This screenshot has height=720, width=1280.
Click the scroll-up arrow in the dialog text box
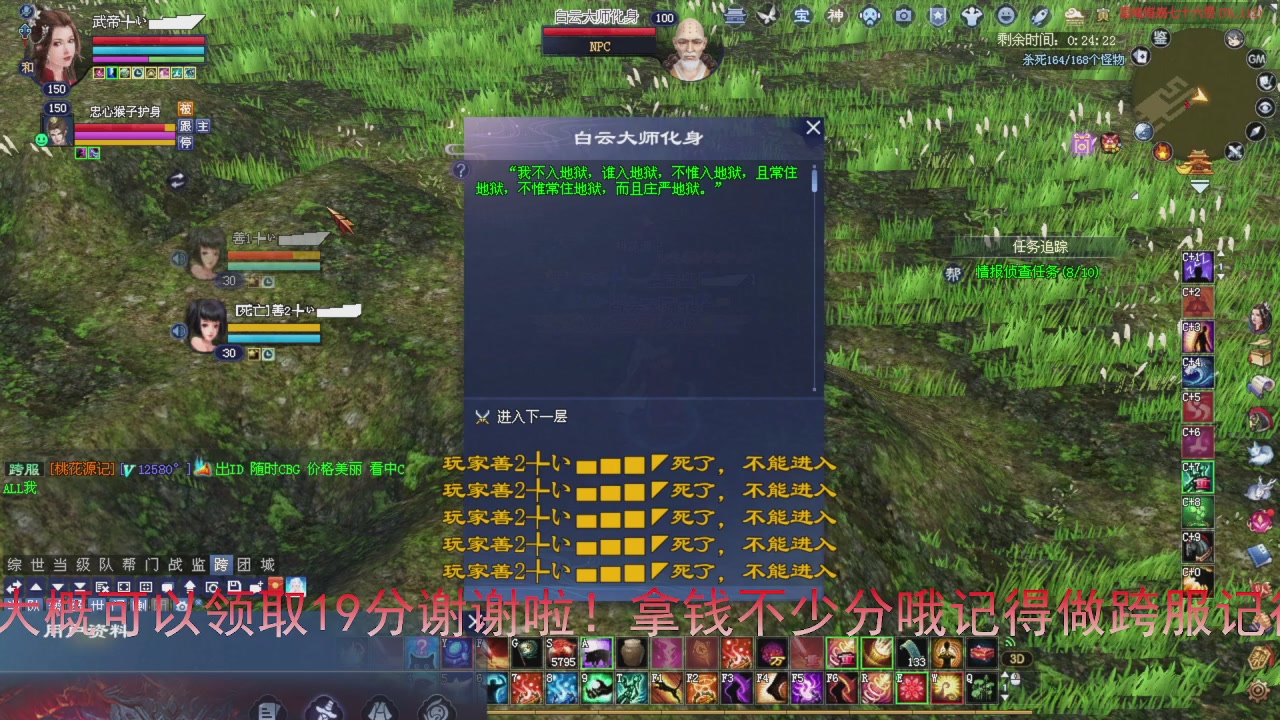coord(814,168)
